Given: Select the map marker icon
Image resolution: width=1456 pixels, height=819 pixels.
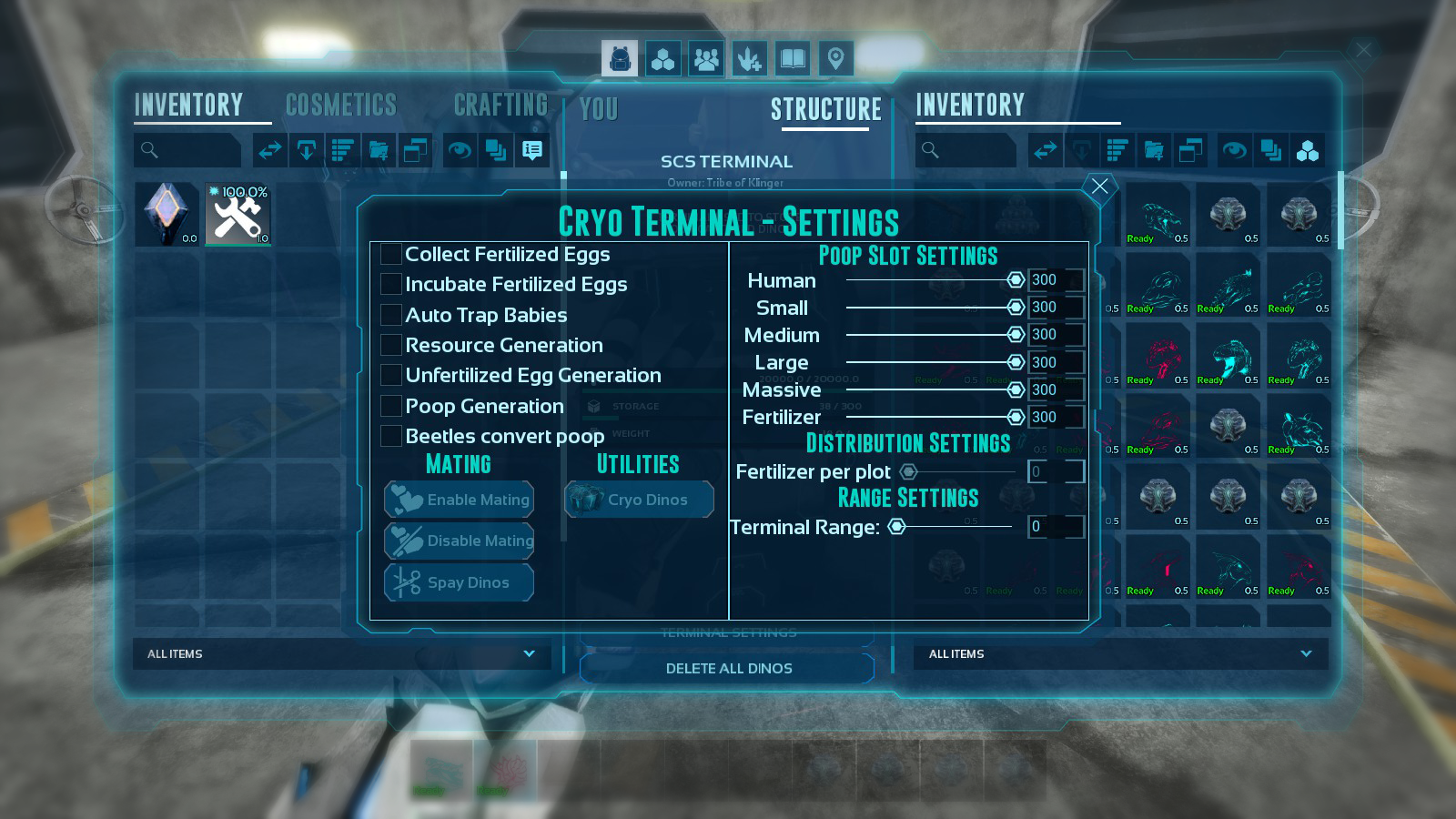Looking at the screenshot, I should tap(834, 58).
